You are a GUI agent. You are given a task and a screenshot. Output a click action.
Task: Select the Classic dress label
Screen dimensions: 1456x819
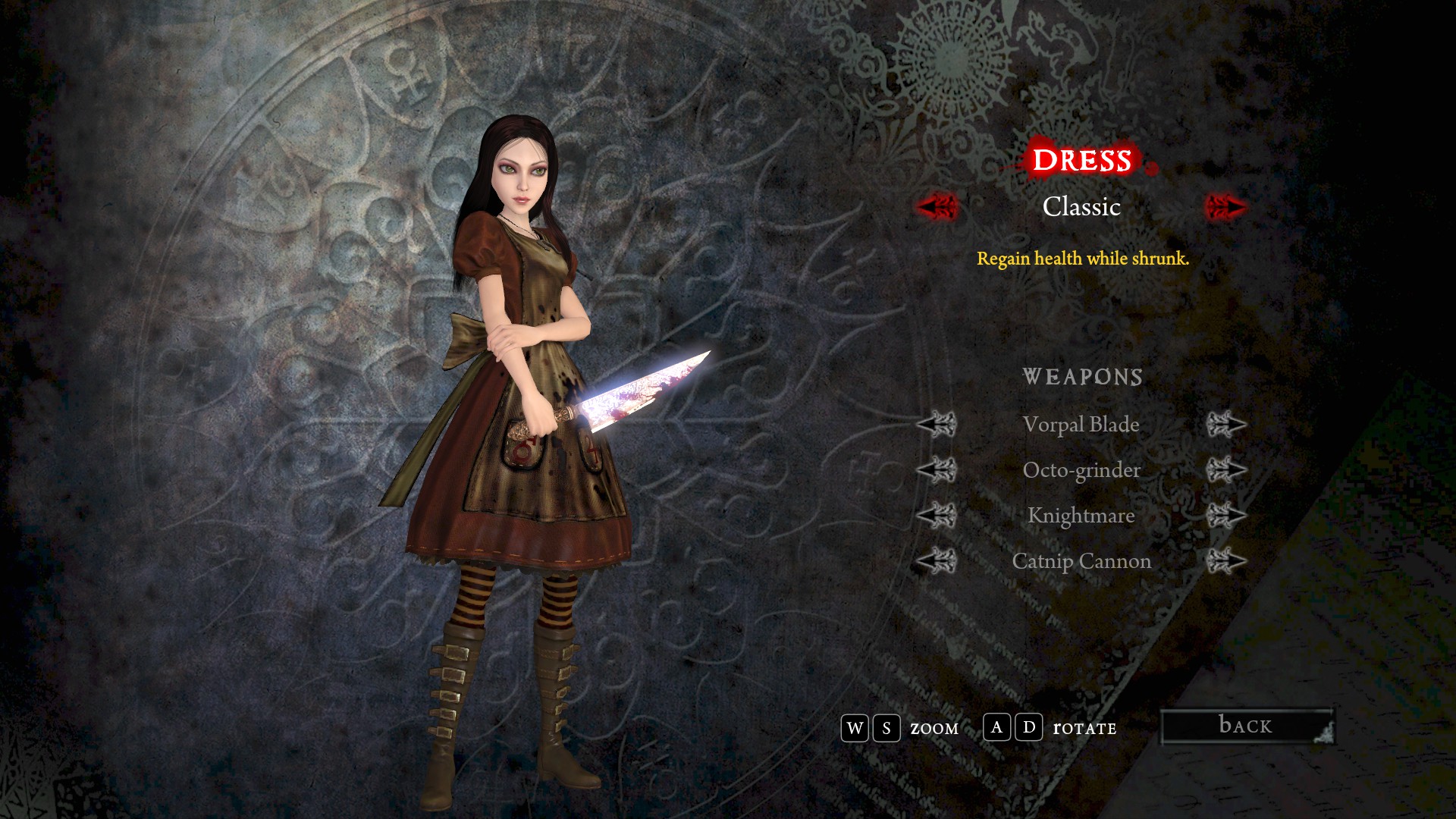(x=1081, y=206)
